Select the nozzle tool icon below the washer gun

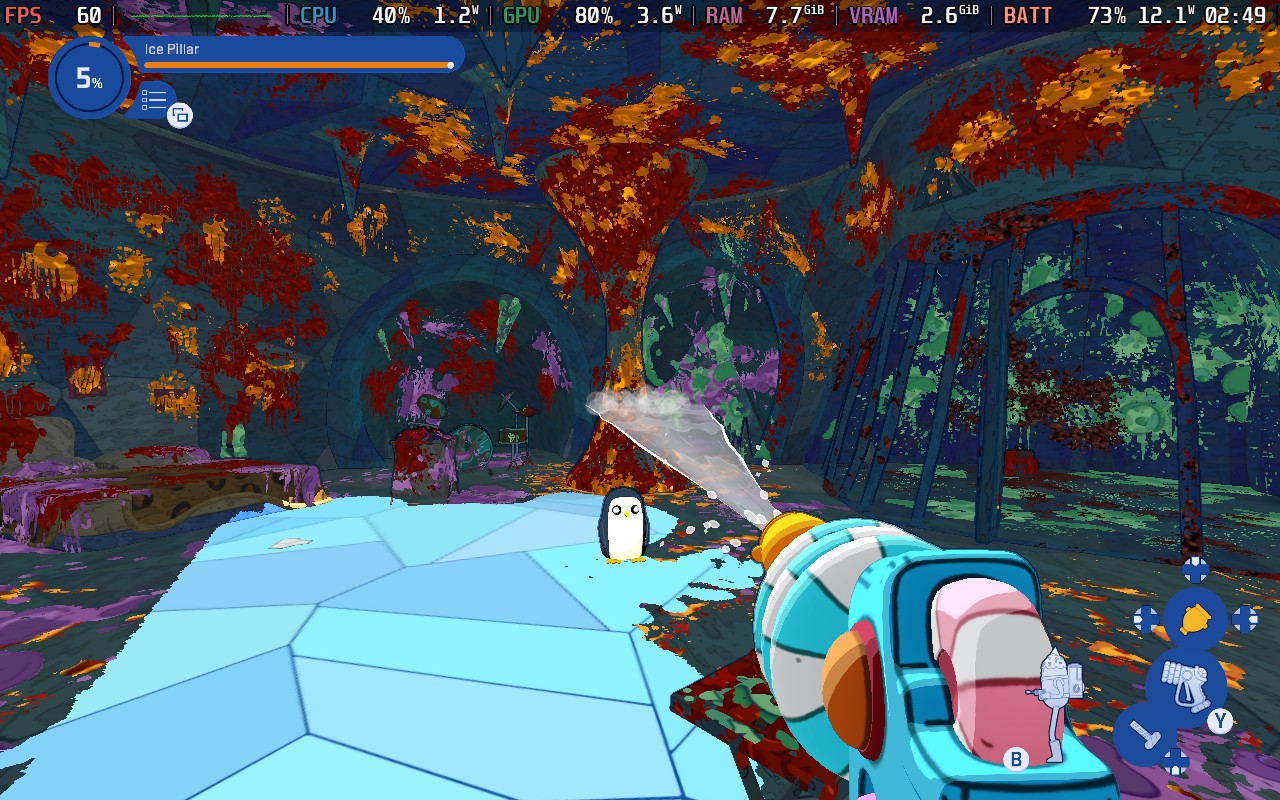tap(1144, 733)
